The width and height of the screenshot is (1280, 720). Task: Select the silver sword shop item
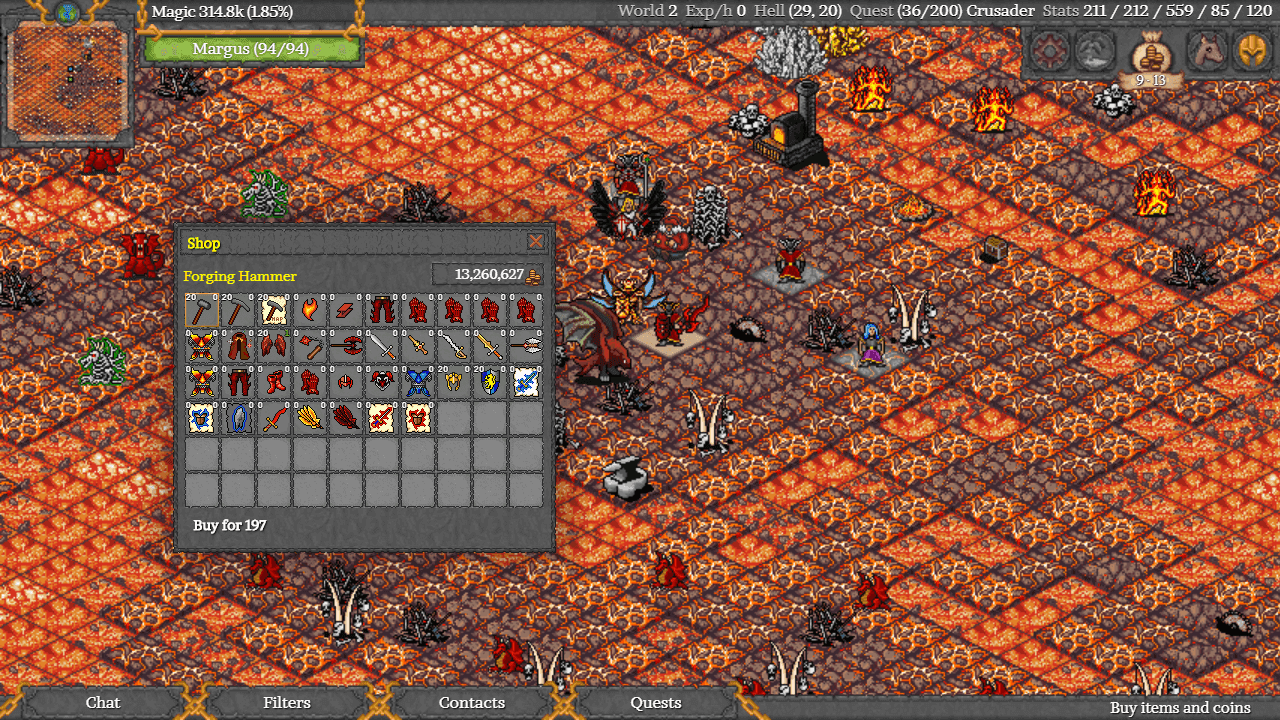click(x=382, y=345)
